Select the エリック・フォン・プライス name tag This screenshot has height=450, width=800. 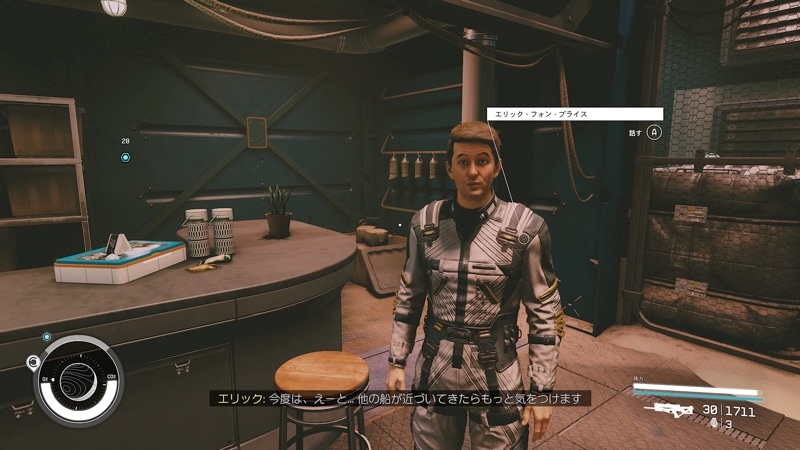coord(575,114)
